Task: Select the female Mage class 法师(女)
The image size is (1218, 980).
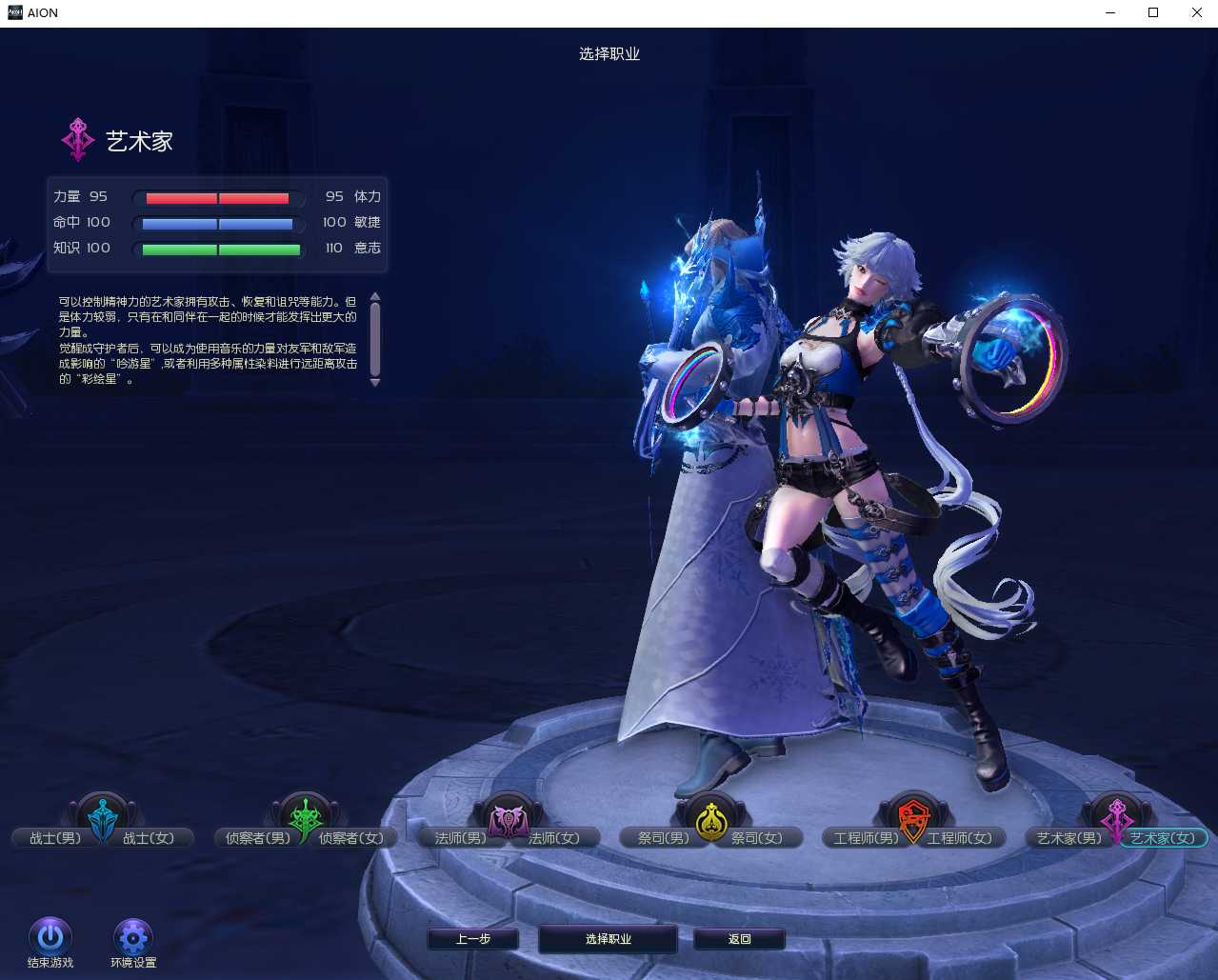Action: point(554,838)
